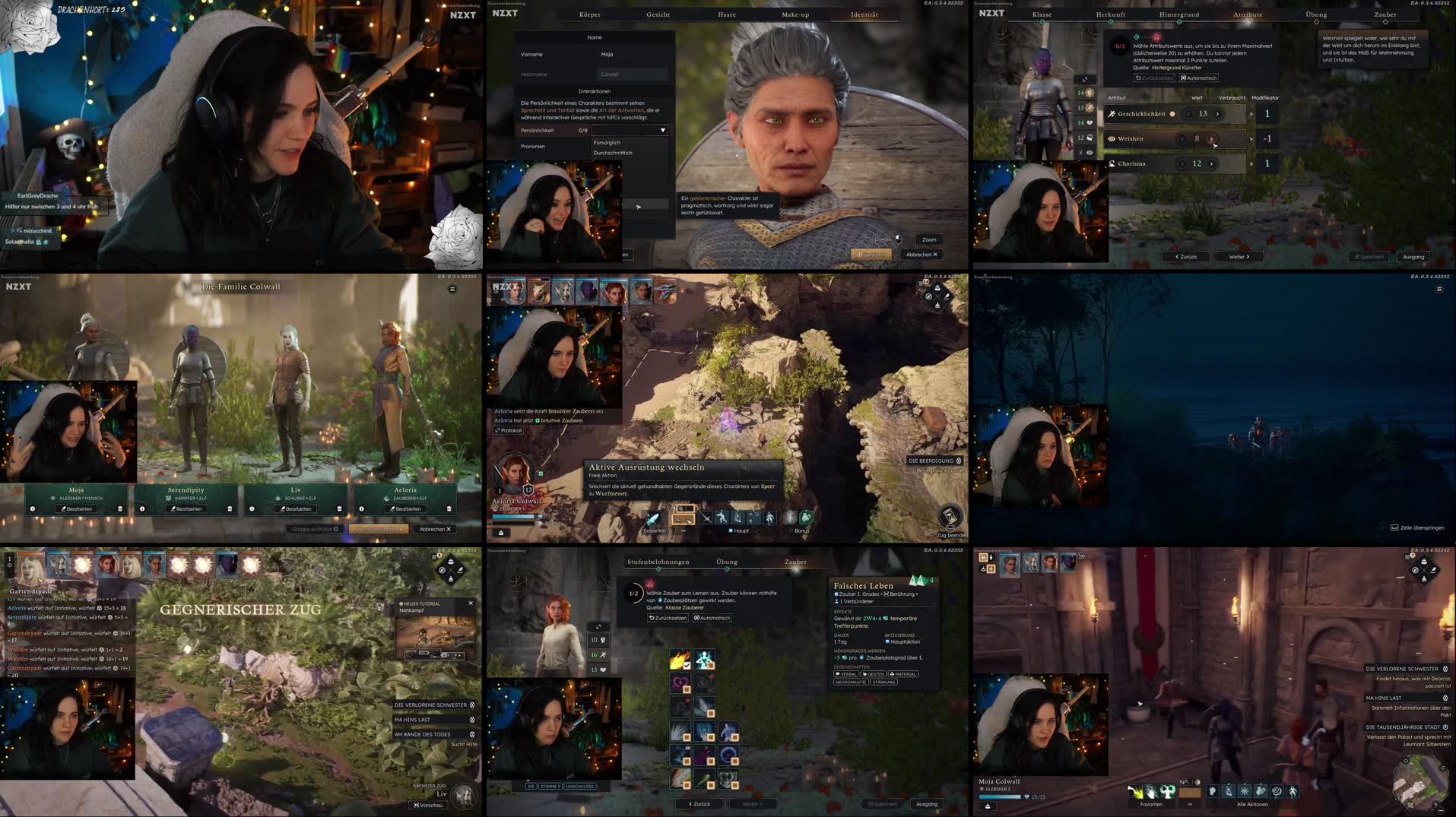Check the selected spell's box in Zauber rewards

coord(687,666)
